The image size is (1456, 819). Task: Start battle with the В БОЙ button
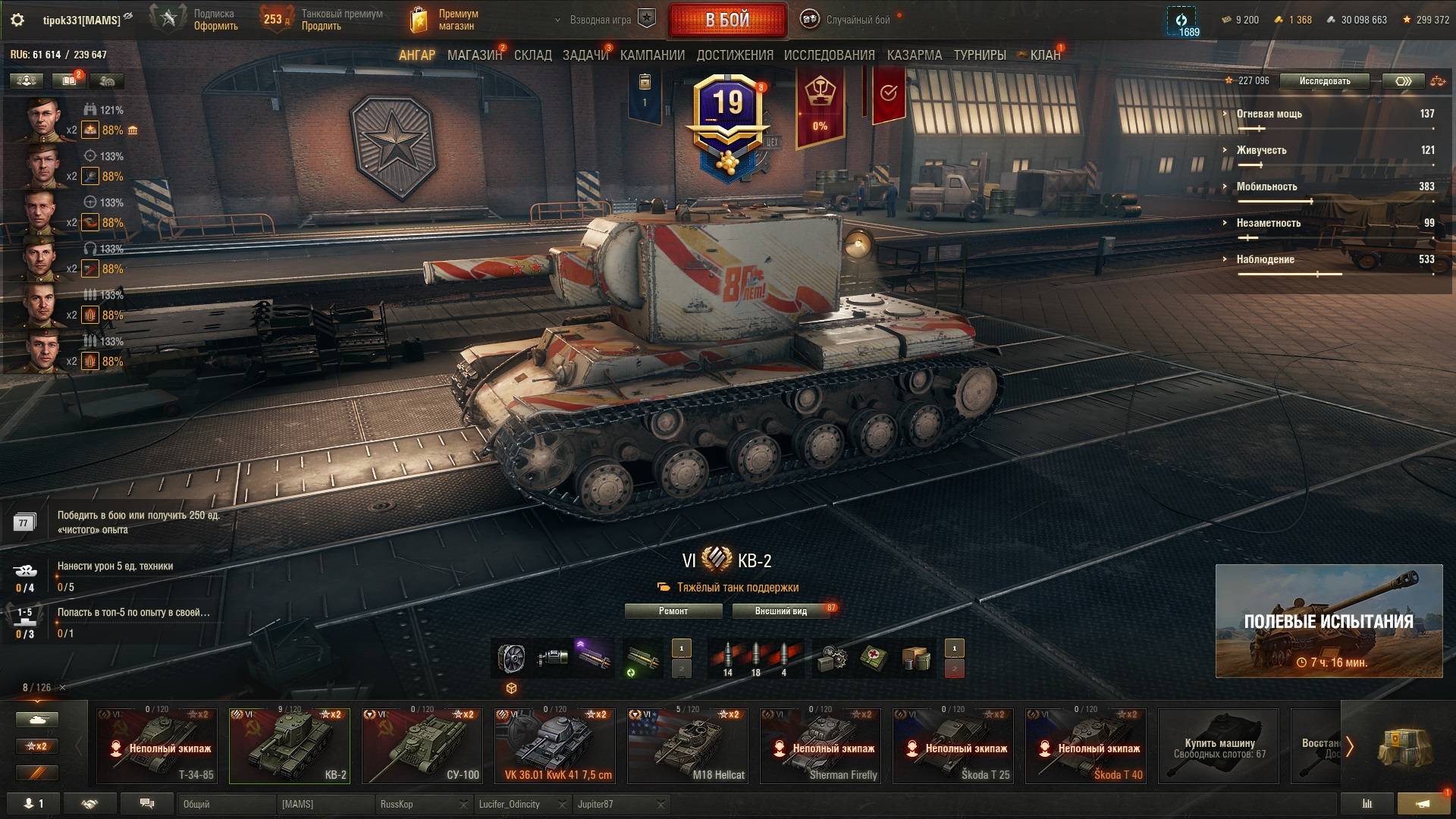tap(727, 20)
